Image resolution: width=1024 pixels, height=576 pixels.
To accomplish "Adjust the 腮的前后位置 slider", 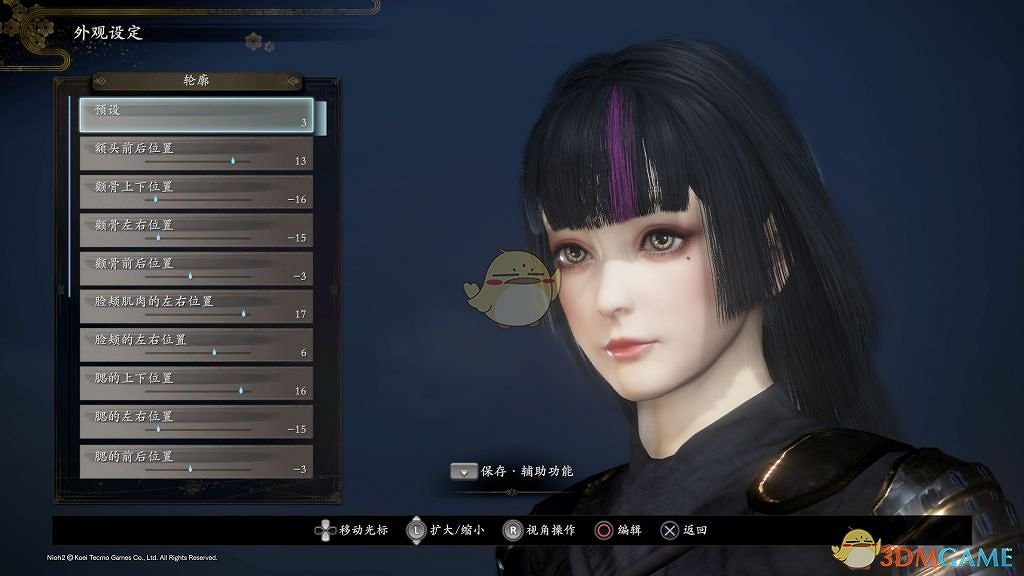I will pyautogui.click(x=189, y=467).
